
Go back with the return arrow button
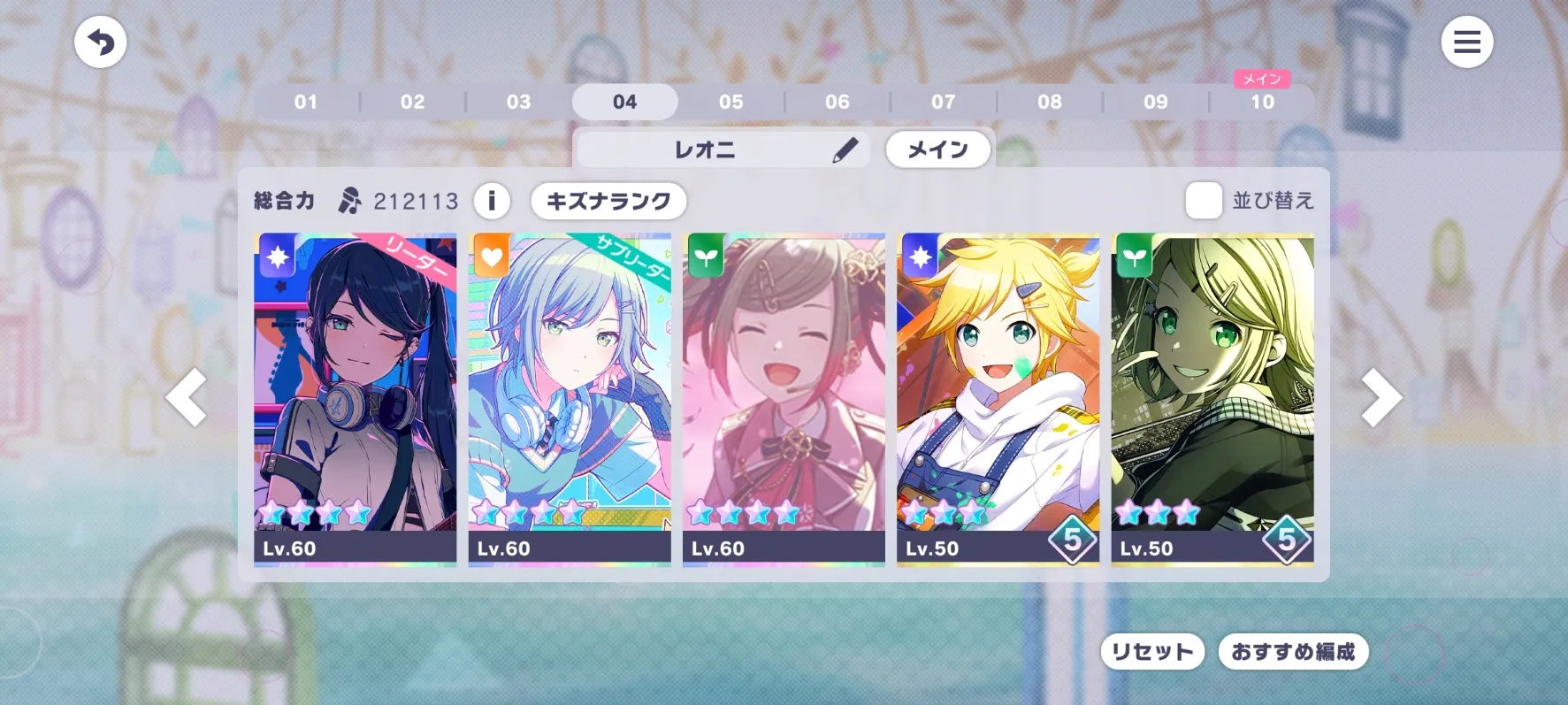click(101, 42)
